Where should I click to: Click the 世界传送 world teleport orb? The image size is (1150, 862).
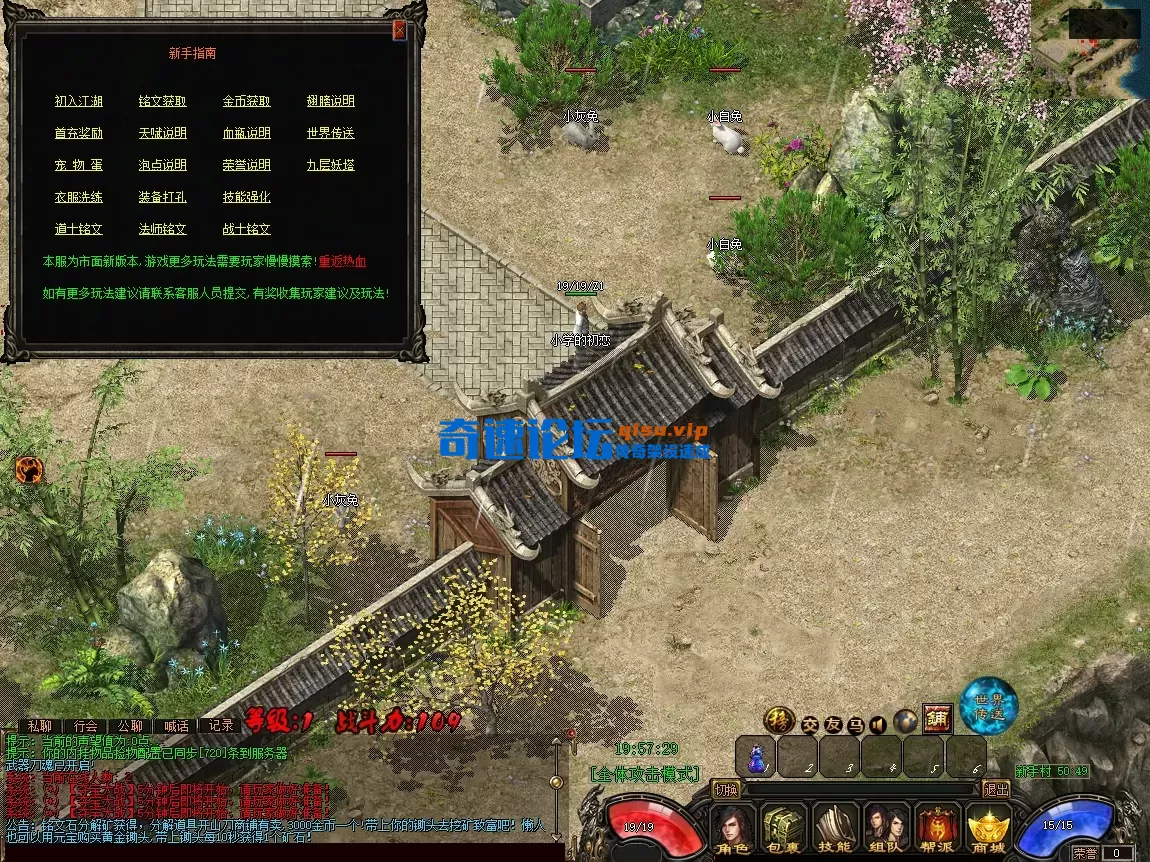(989, 704)
